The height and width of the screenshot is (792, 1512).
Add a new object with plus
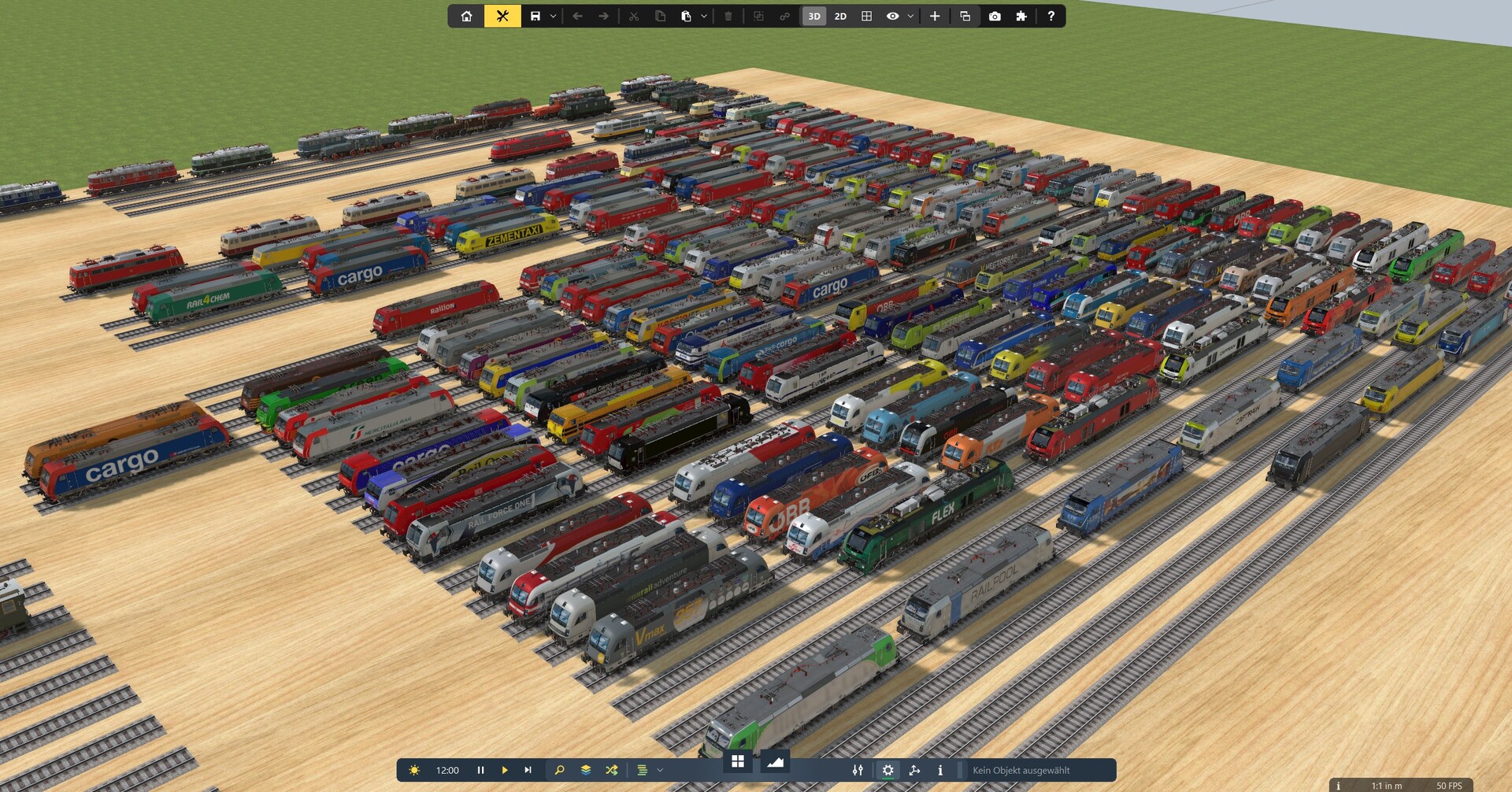(935, 16)
